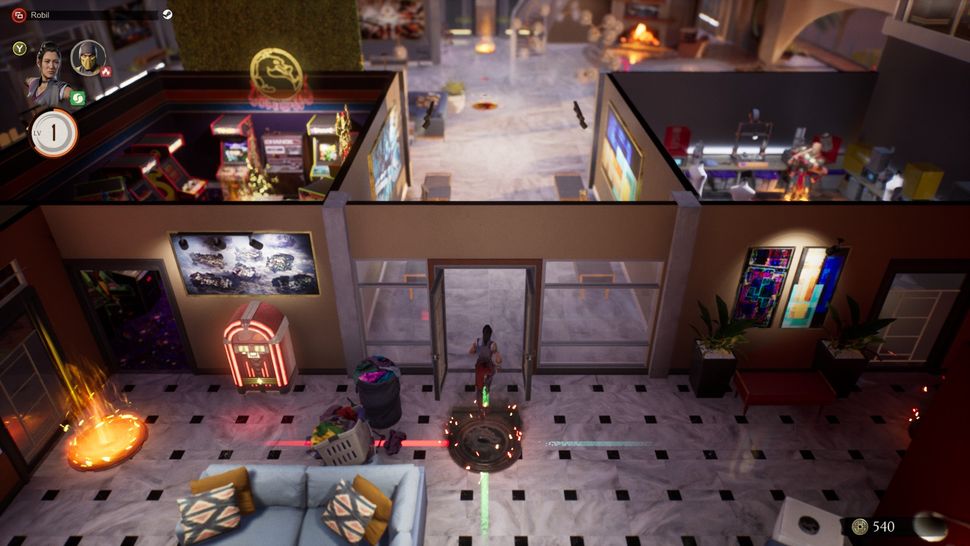Click the red profile icon beside Robil
The width and height of the screenshot is (970, 546).
(x=19, y=15)
